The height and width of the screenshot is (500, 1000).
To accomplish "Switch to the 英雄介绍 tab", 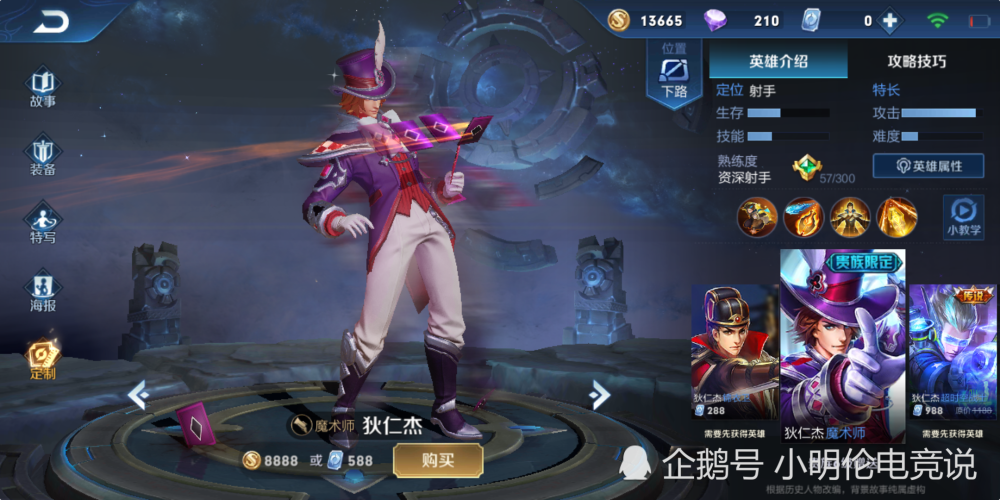I will 778,61.
